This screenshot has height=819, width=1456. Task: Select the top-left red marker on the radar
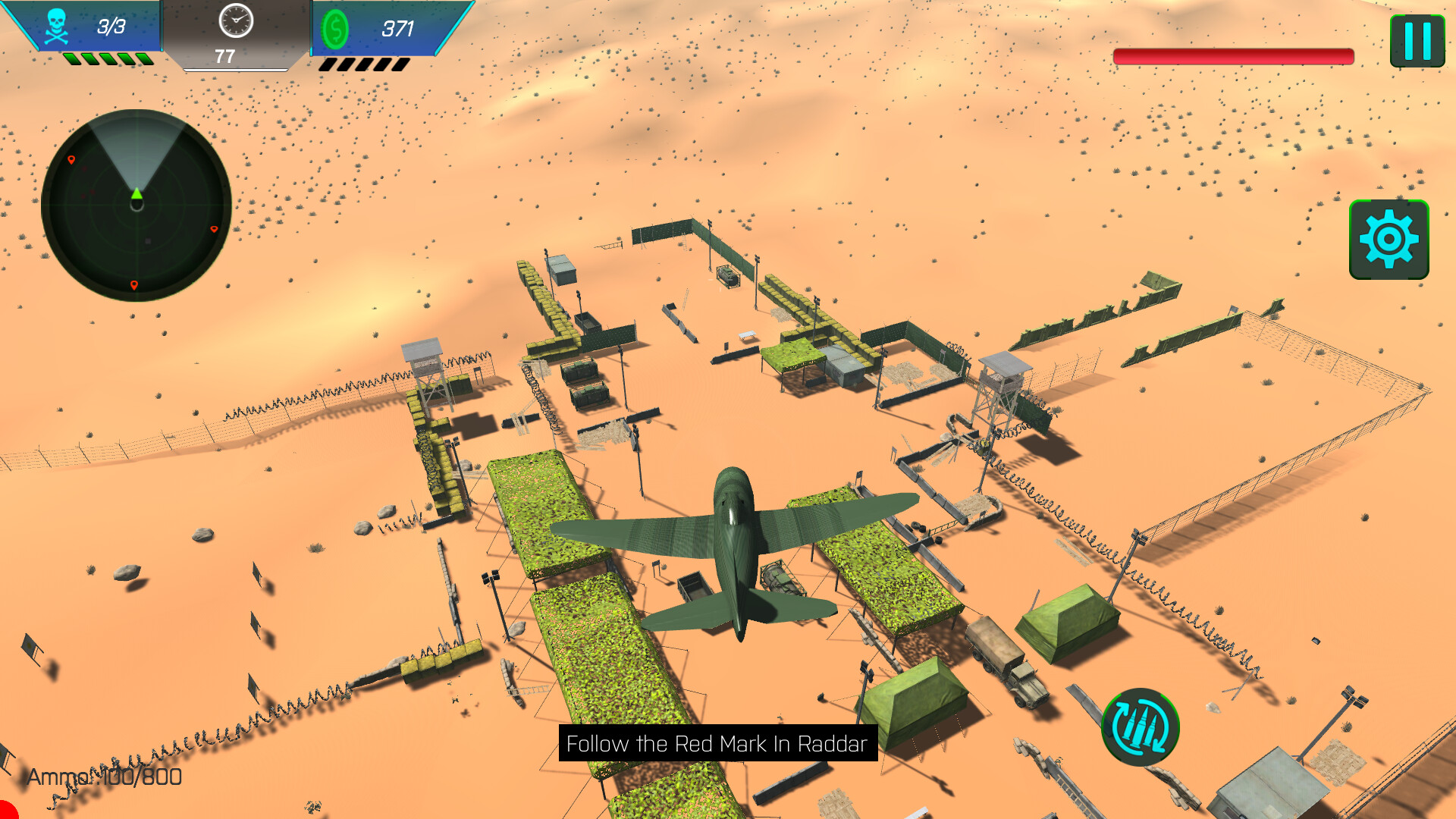click(71, 160)
